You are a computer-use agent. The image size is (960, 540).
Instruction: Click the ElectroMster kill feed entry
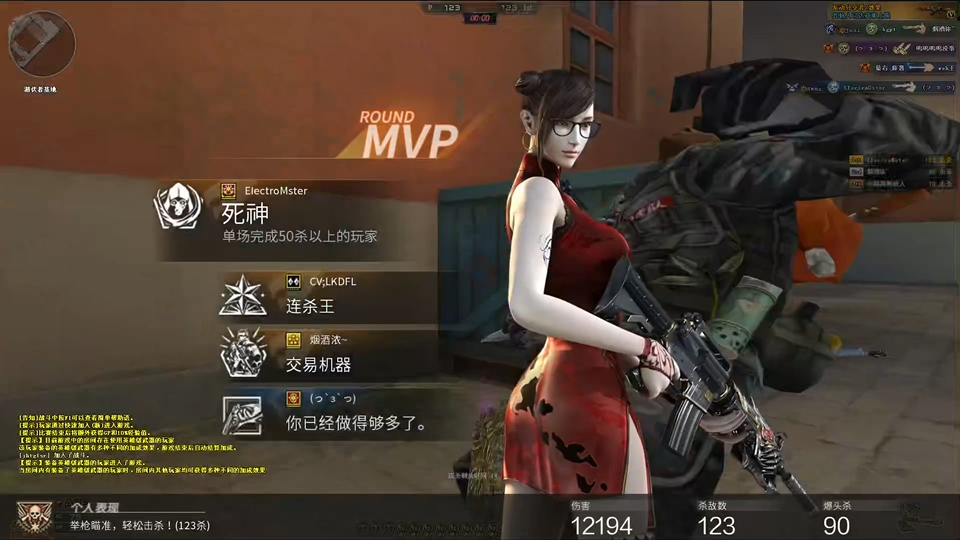point(870,86)
